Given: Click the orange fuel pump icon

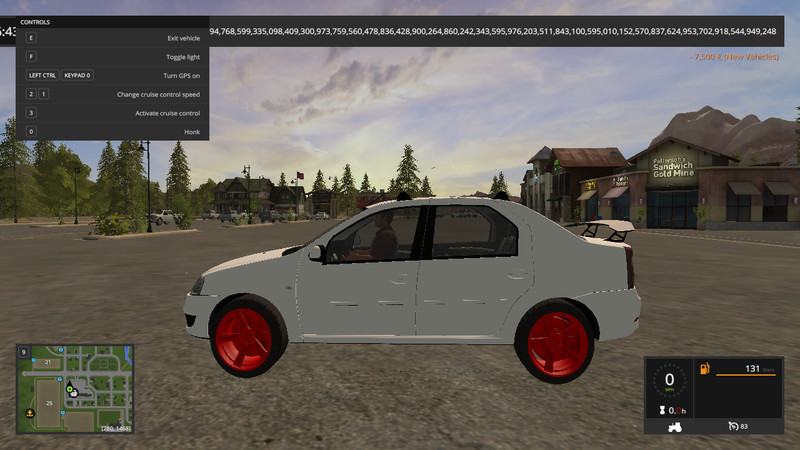Looking at the screenshot, I should [x=705, y=369].
